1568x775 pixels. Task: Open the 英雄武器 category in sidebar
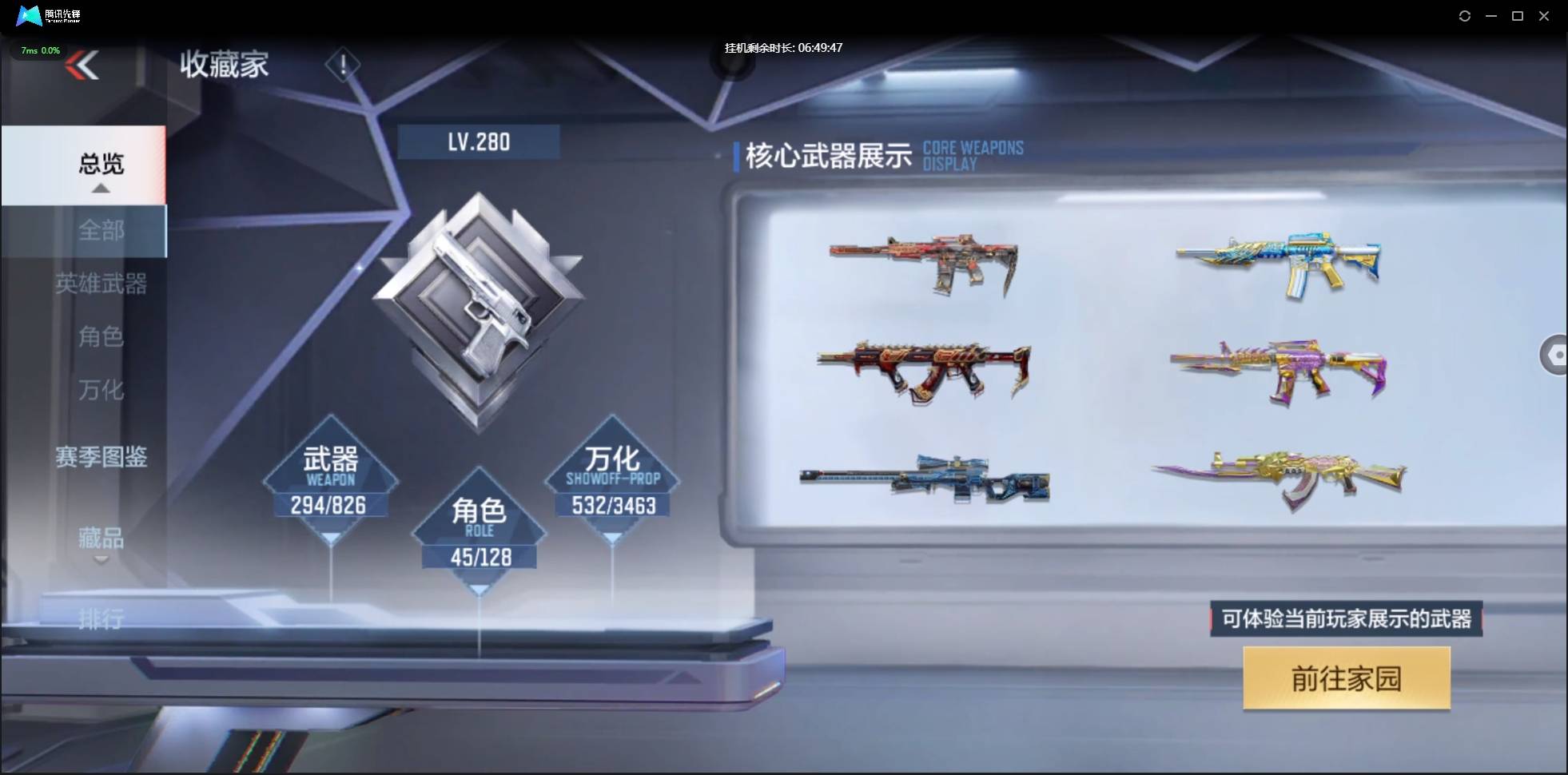[101, 284]
